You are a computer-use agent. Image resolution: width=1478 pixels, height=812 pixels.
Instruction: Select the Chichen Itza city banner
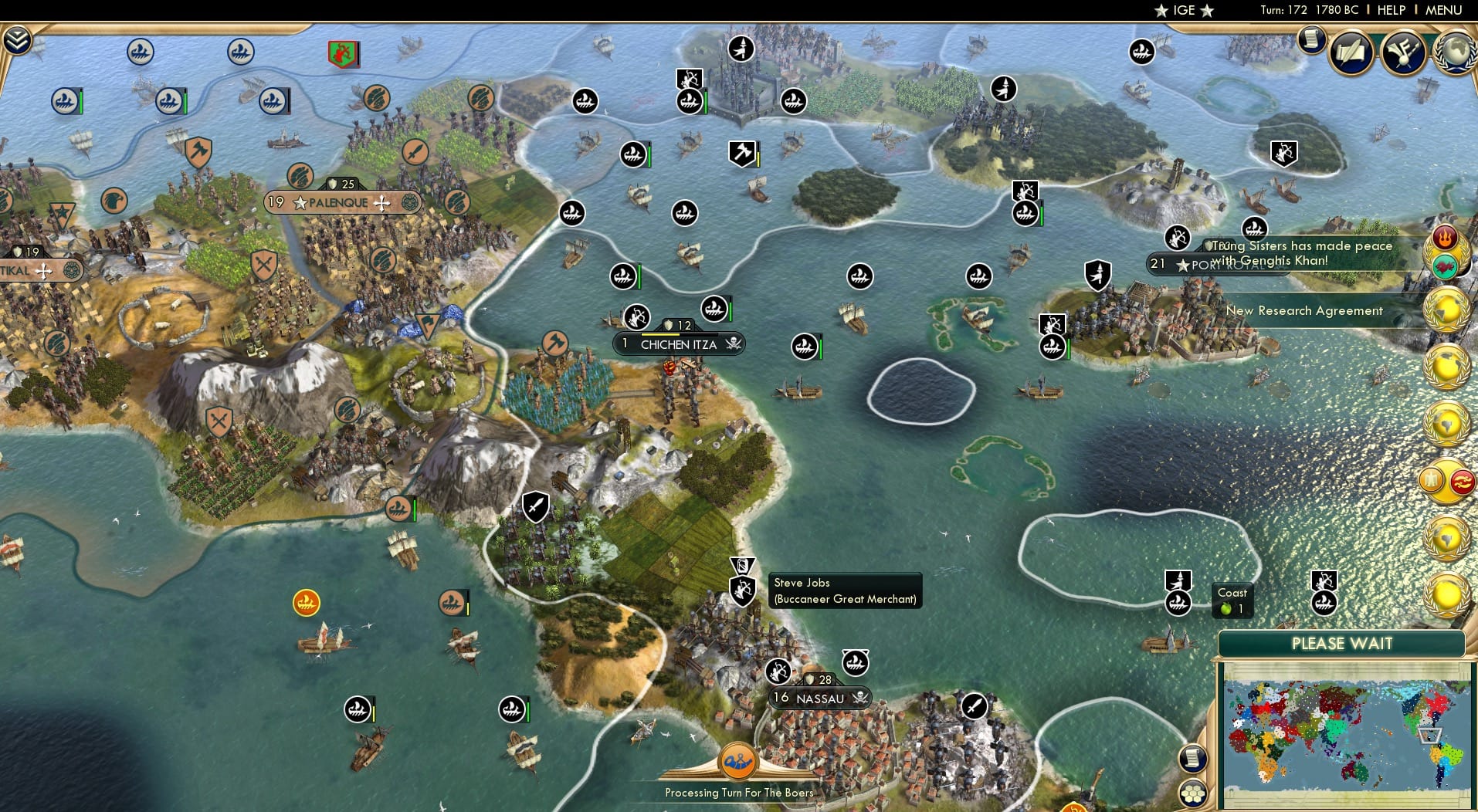678,344
